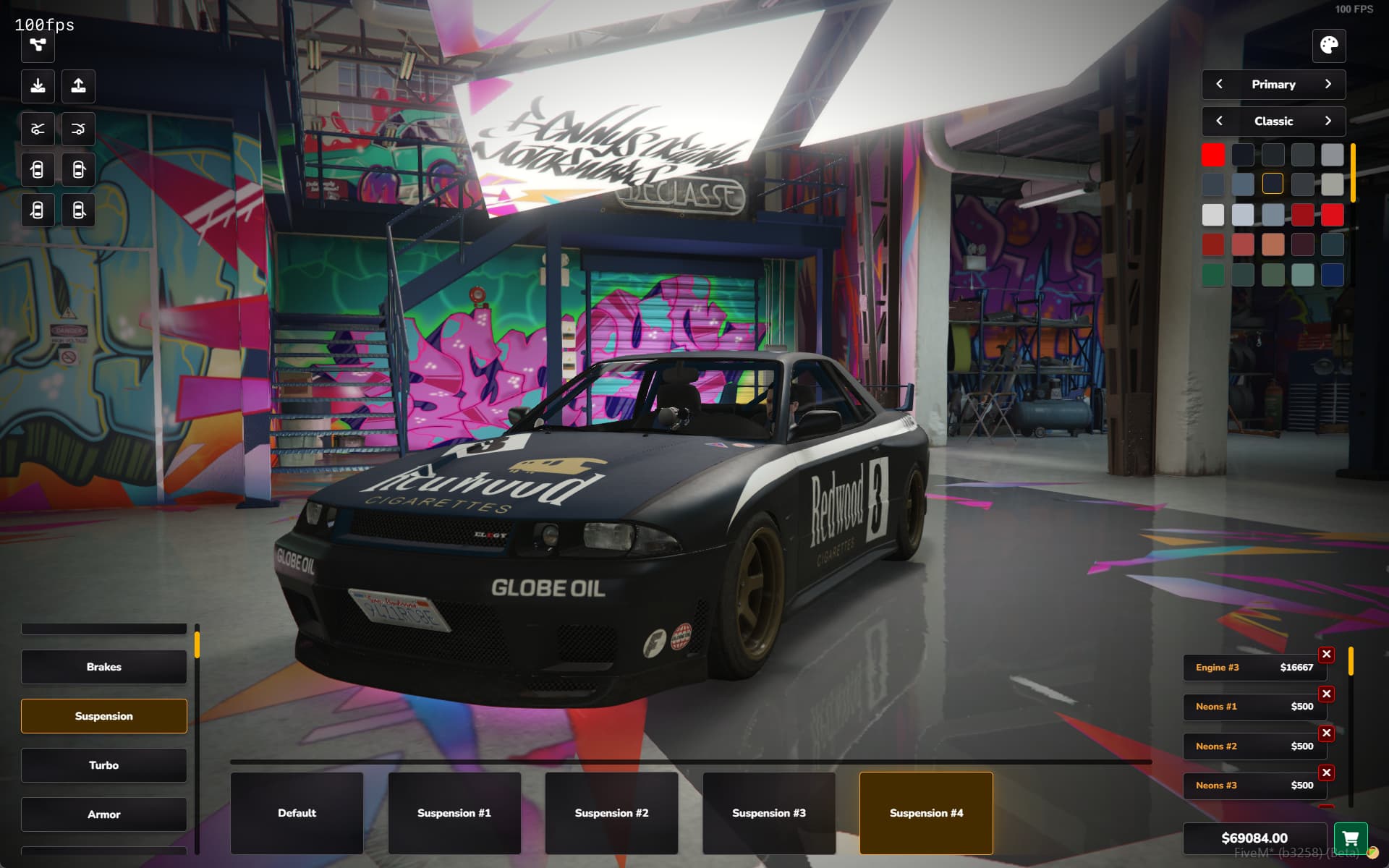1389x868 pixels.
Task: Go to previous paint type before Classic
Action: tap(1220, 121)
